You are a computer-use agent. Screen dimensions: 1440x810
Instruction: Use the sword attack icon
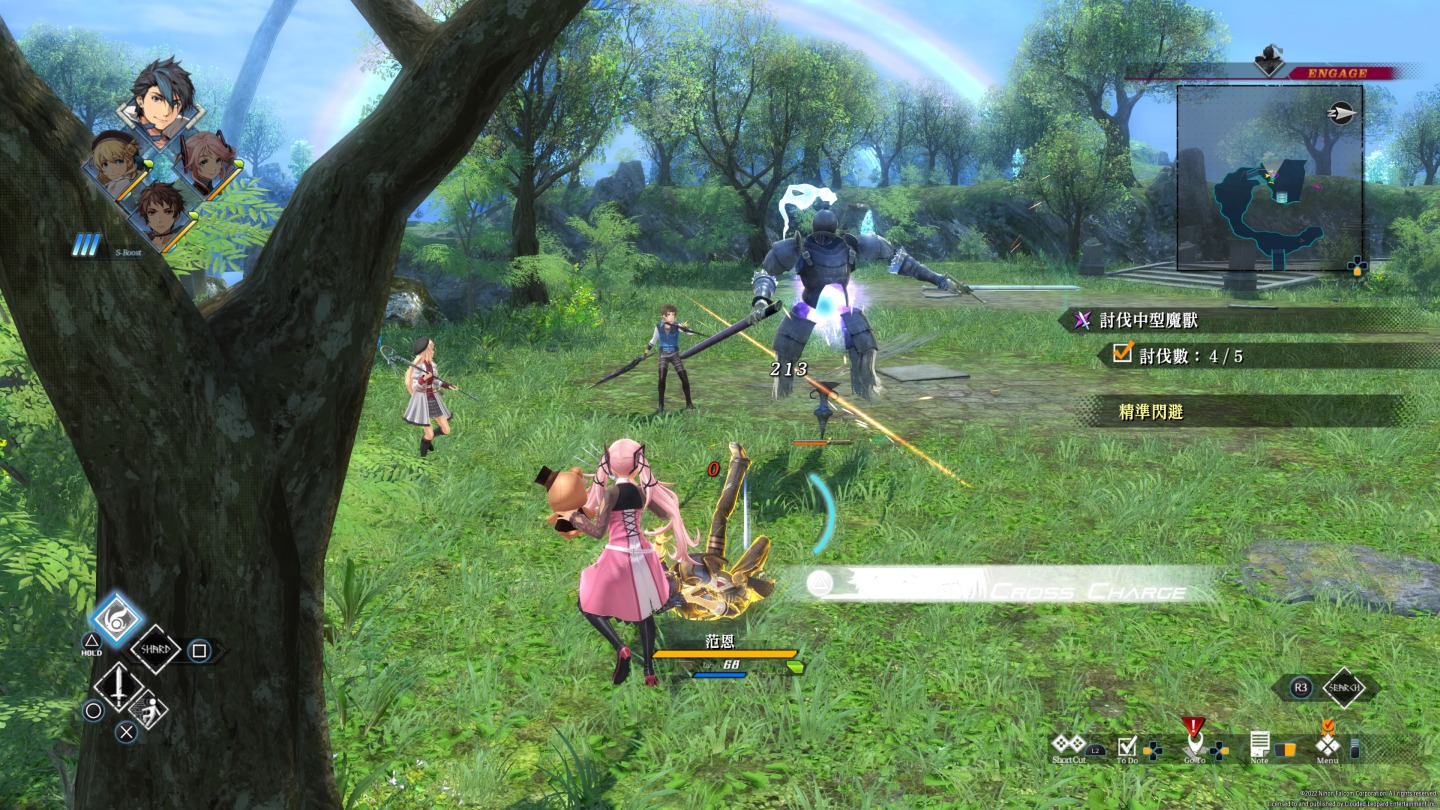click(x=118, y=686)
